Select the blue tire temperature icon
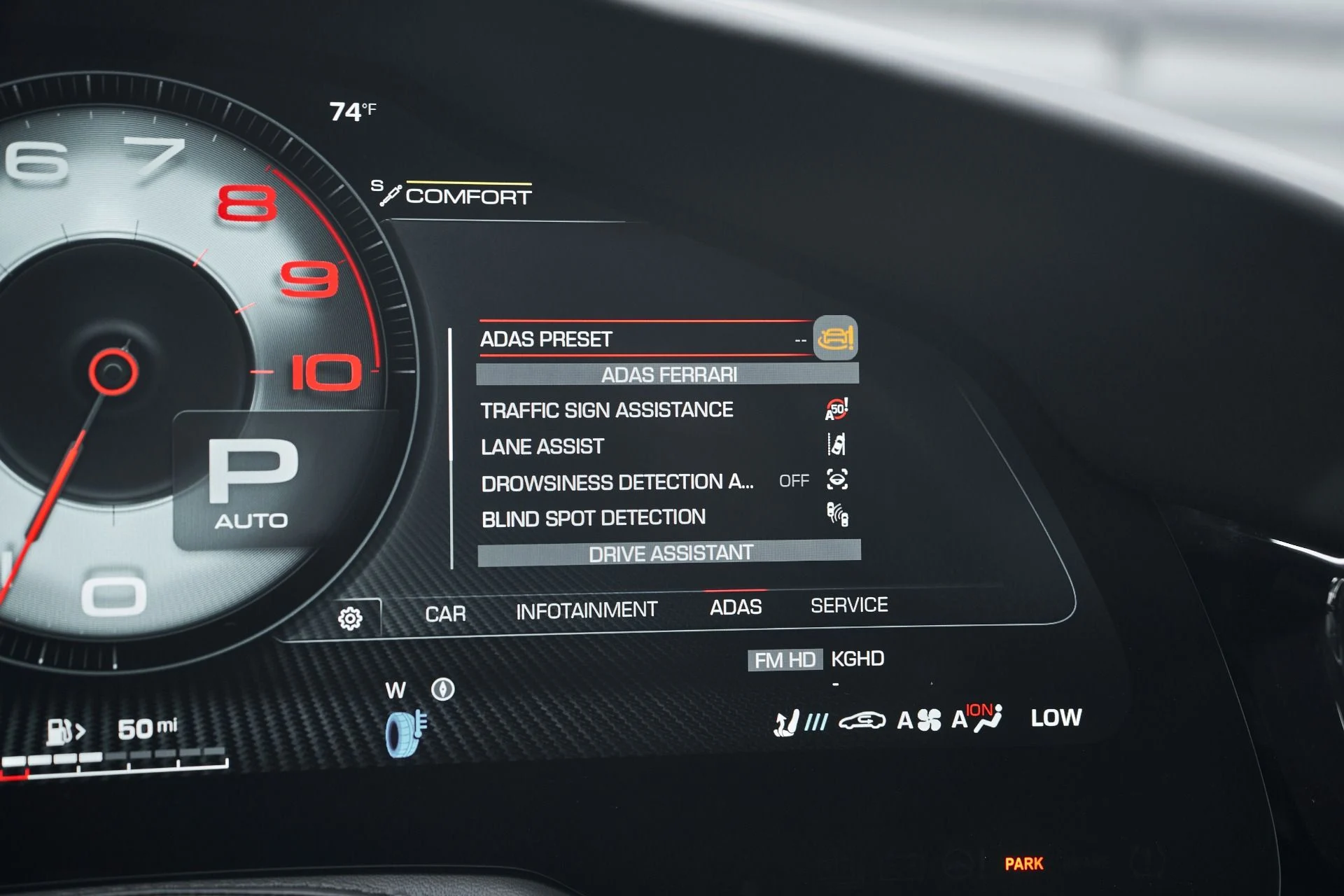Image resolution: width=1344 pixels, height=896 pixels. click(x=406, y=733)
